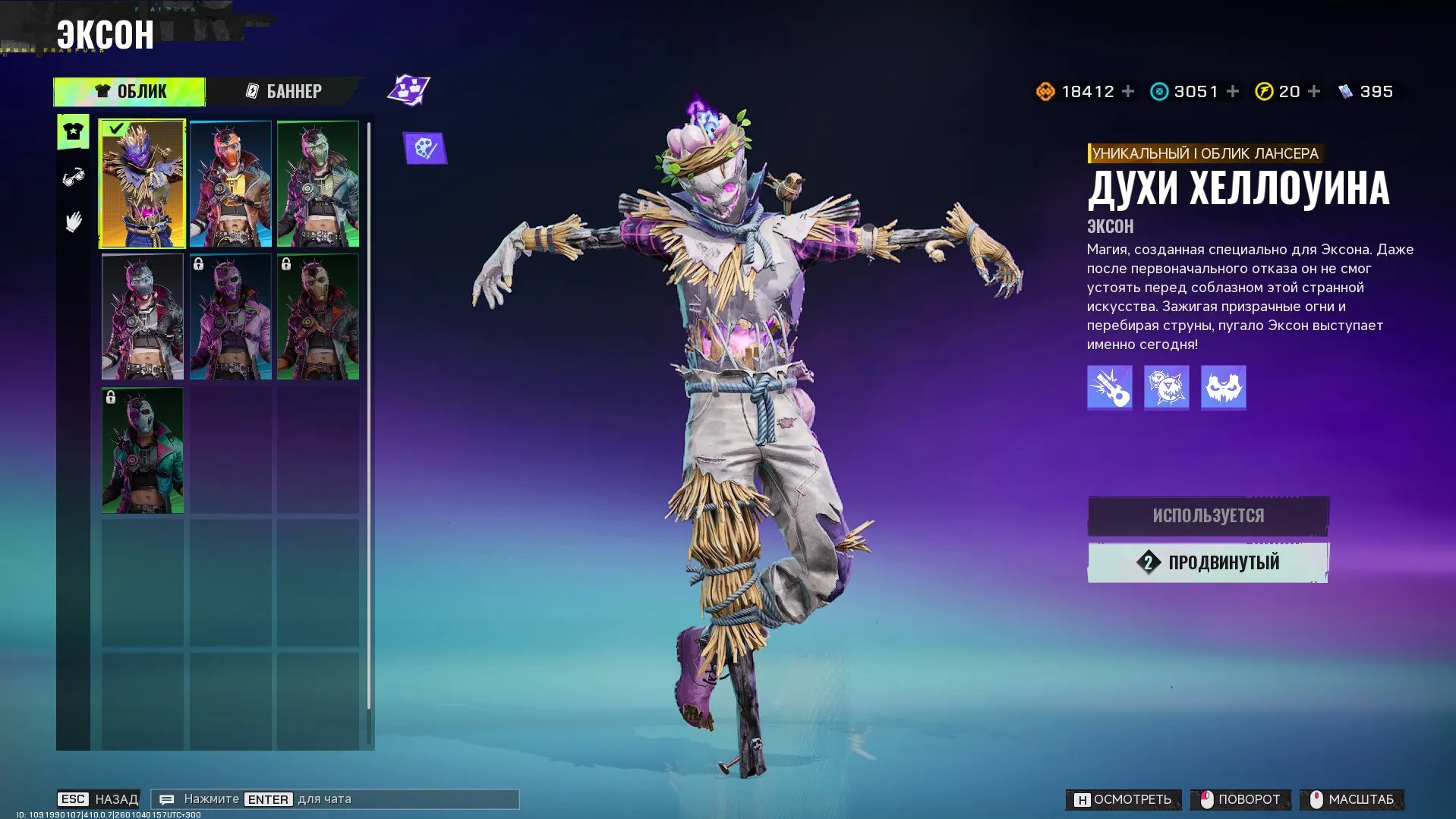The height and width of the screenshot is (819, 1456).
Task: Click the purple paint palette icon
Action: coord(425,148)
